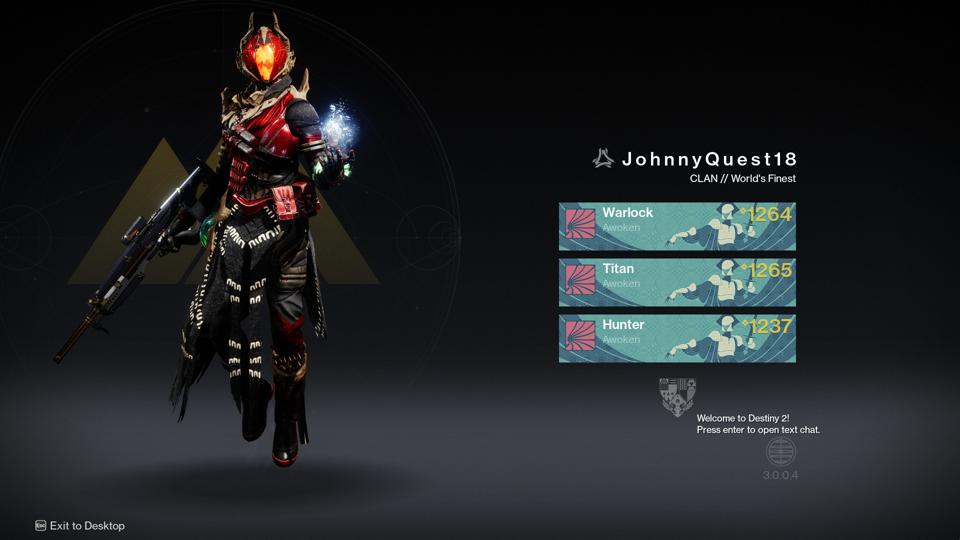
Task: Choose the Titan character at 1265 power
Action: (677, 282)
